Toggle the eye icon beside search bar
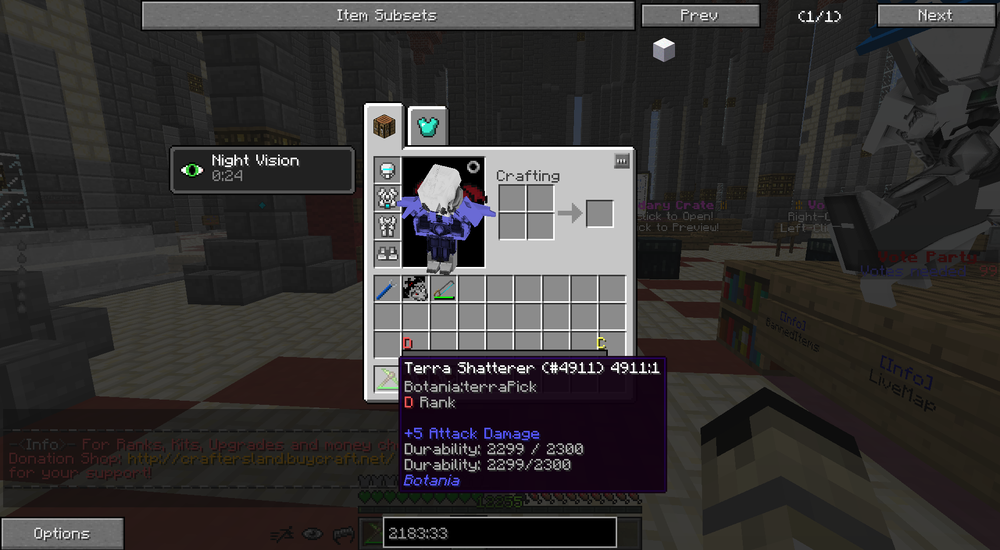Viewport: 1000px width, 550px height. coord(313,534)
